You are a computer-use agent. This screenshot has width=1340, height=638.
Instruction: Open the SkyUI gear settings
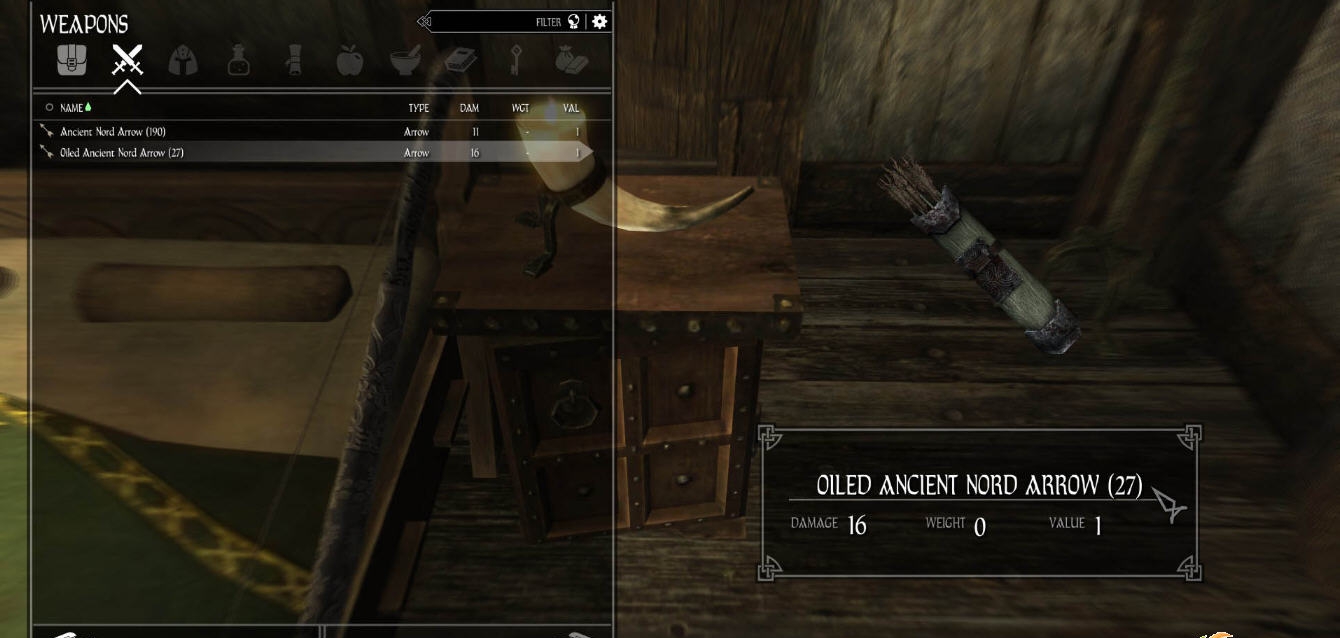(599, 21)
